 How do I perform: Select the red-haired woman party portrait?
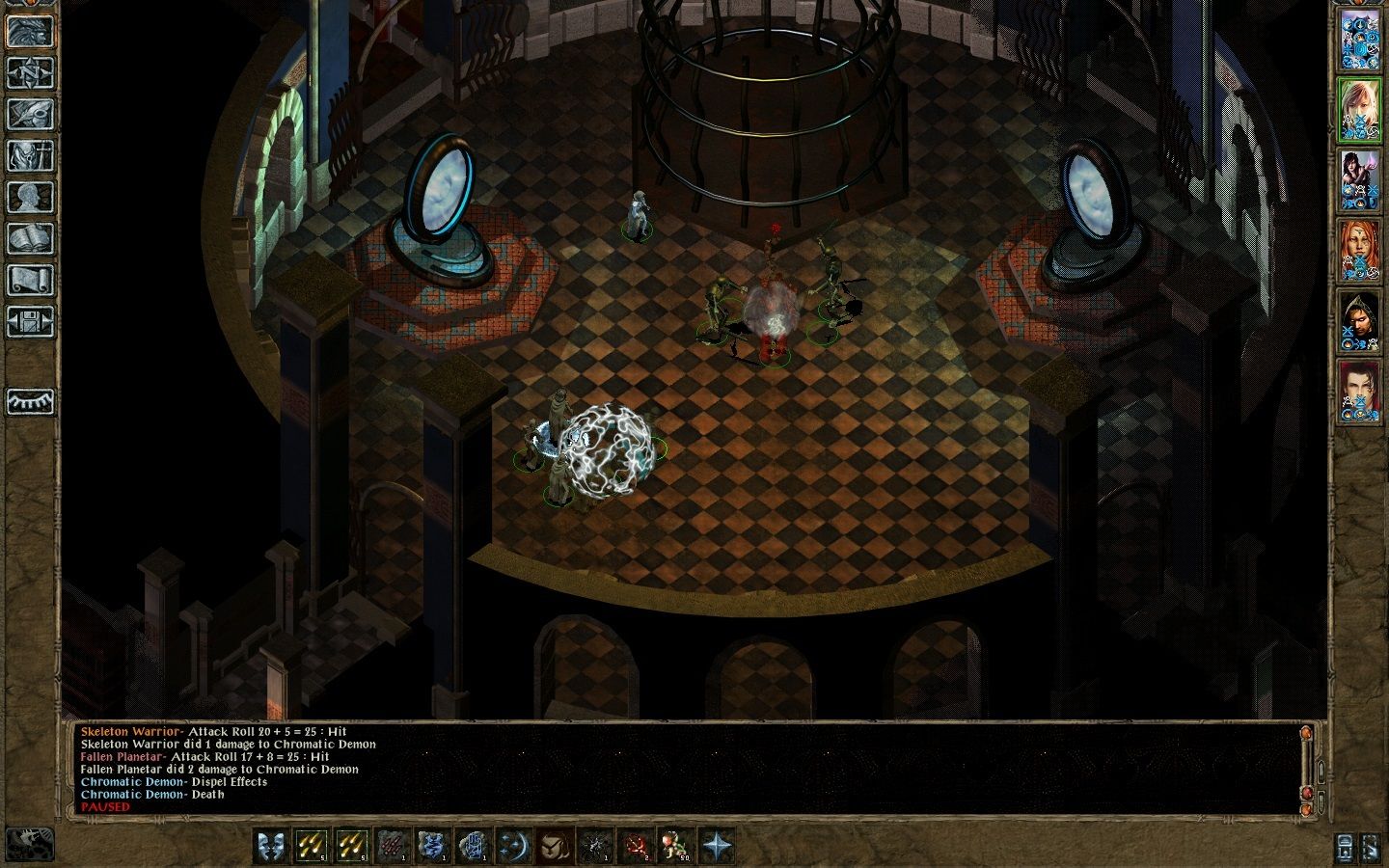pos(1358,251)
